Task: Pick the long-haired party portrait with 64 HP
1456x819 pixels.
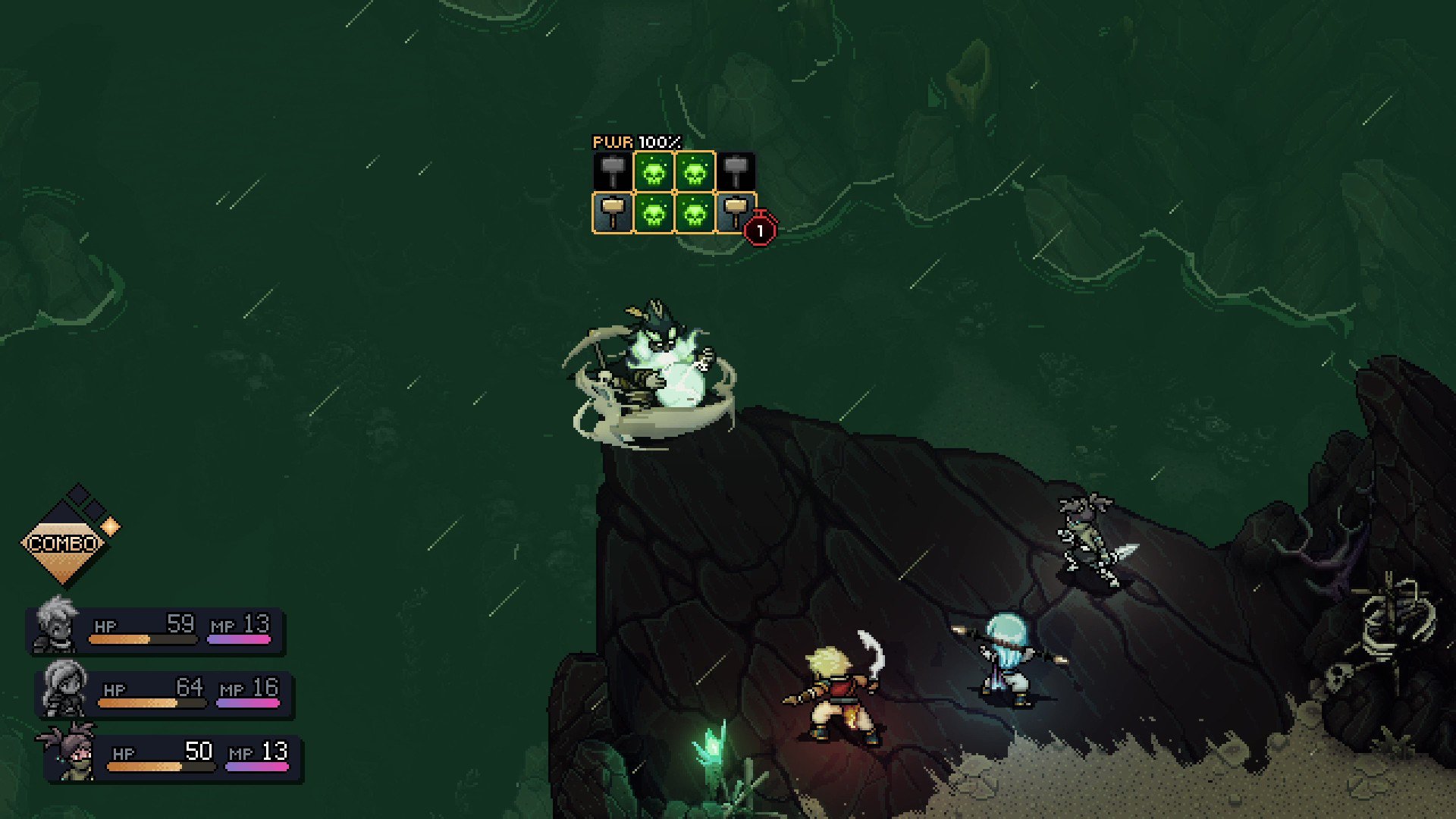Action: pyautogui.click(x=64, y=689)
